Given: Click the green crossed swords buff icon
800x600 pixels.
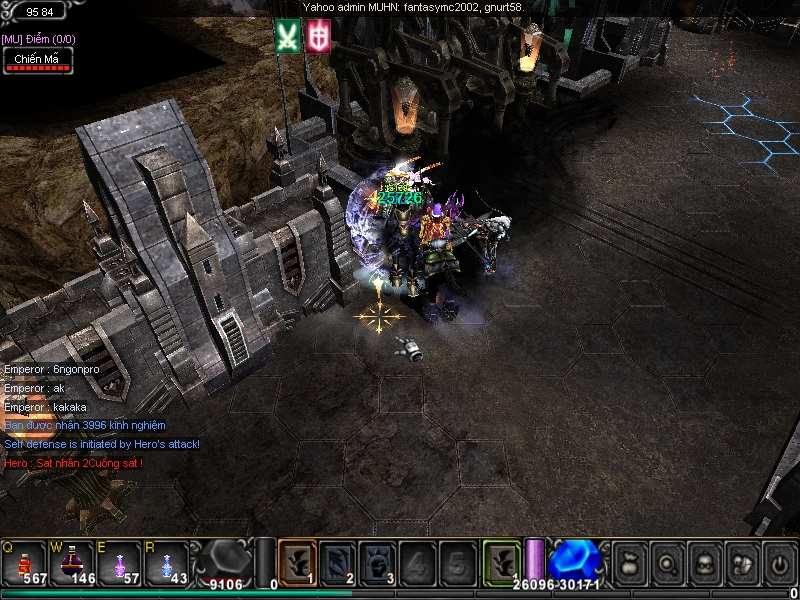Looking at the screenshot, I should 288,37.
